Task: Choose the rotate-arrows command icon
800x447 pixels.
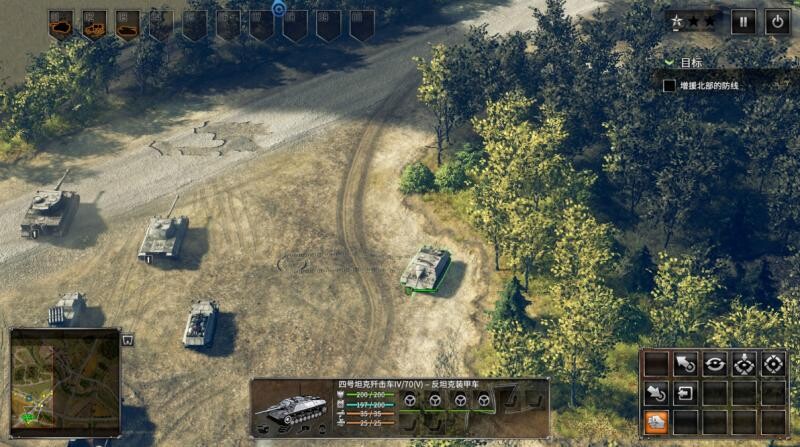Action: [715, 364]
